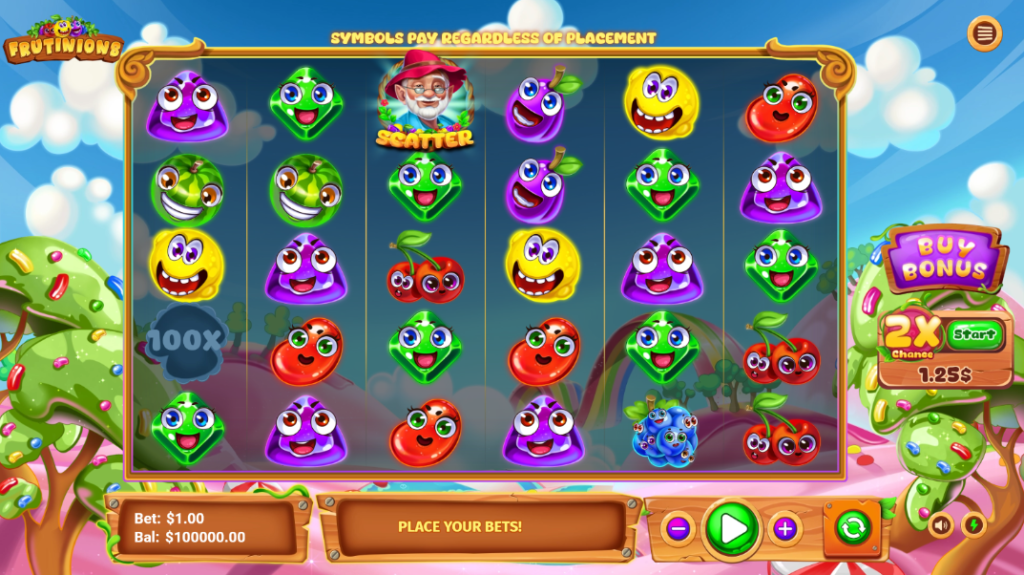Toggle the lightning turbo spin icon
Image resolution: width=1024 pixels, height=575 pixels.
973,524
